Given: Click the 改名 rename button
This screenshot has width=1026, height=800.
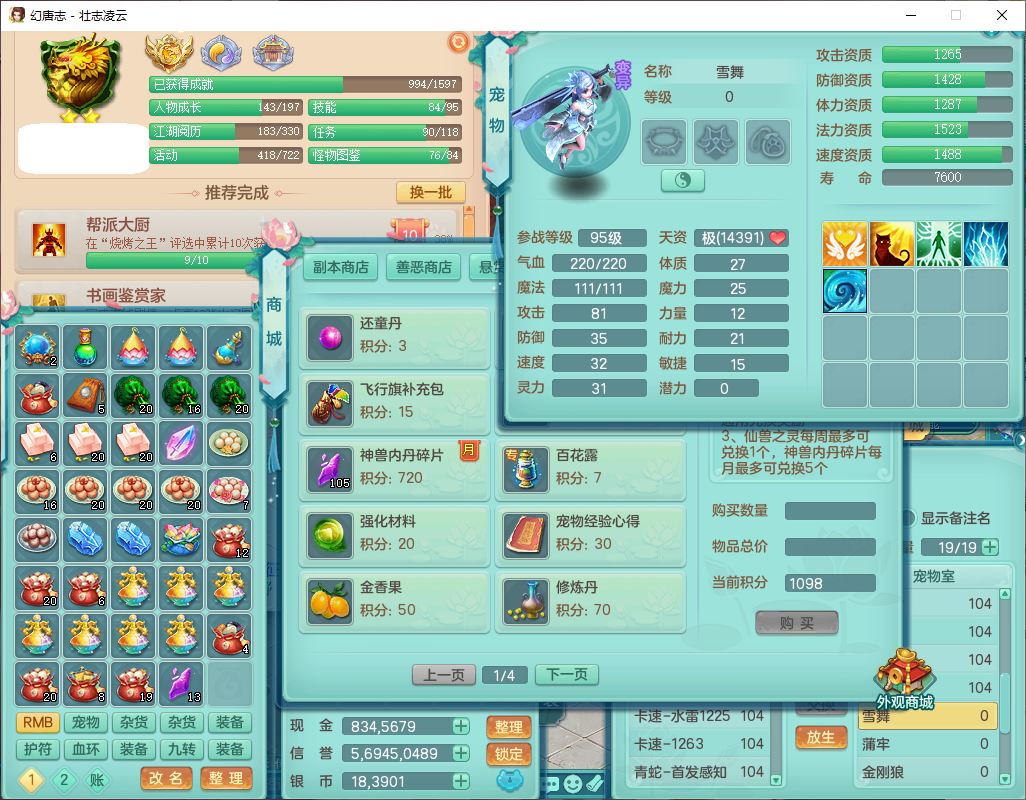Looking at the screenshot, I should (167, 778).
